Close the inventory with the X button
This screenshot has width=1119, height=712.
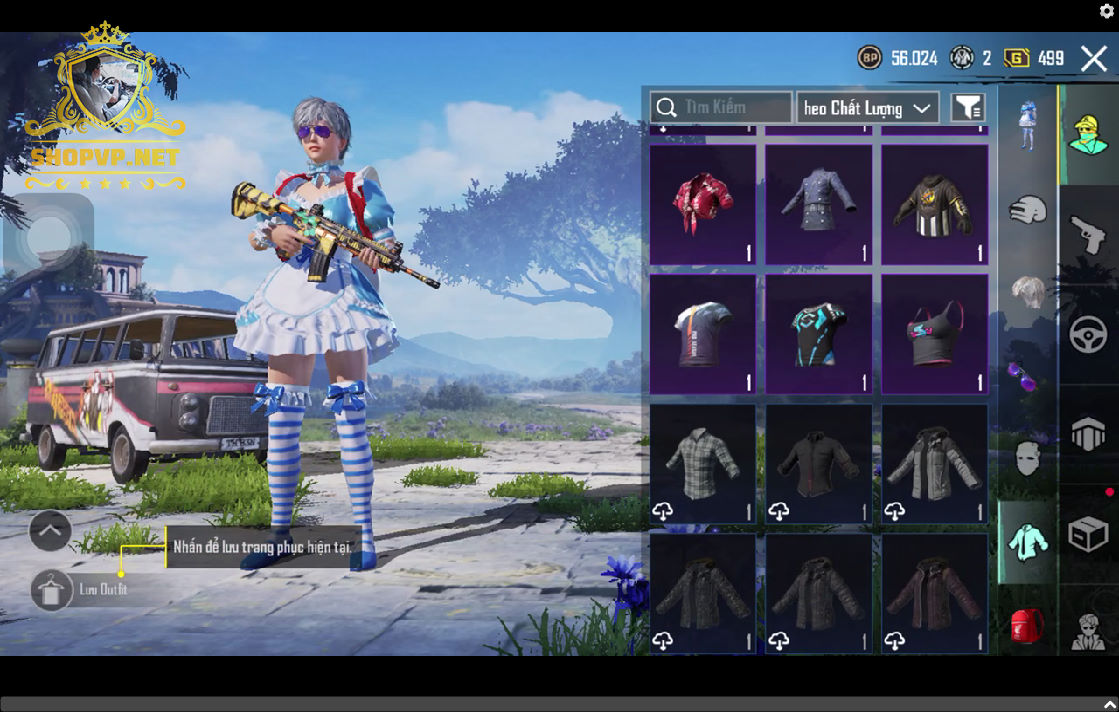1093,58
